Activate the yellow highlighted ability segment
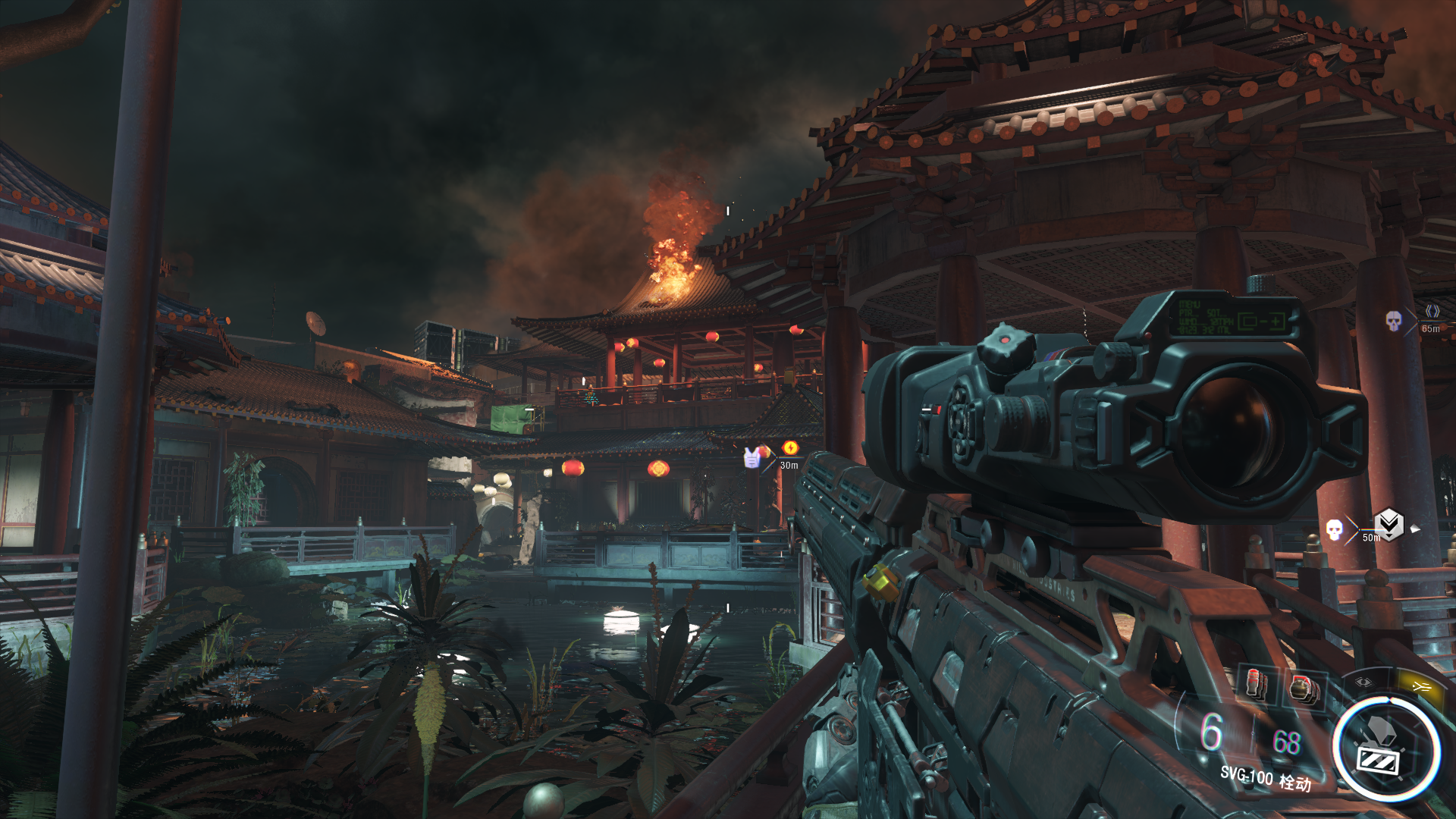 [x=1420, y=686]
